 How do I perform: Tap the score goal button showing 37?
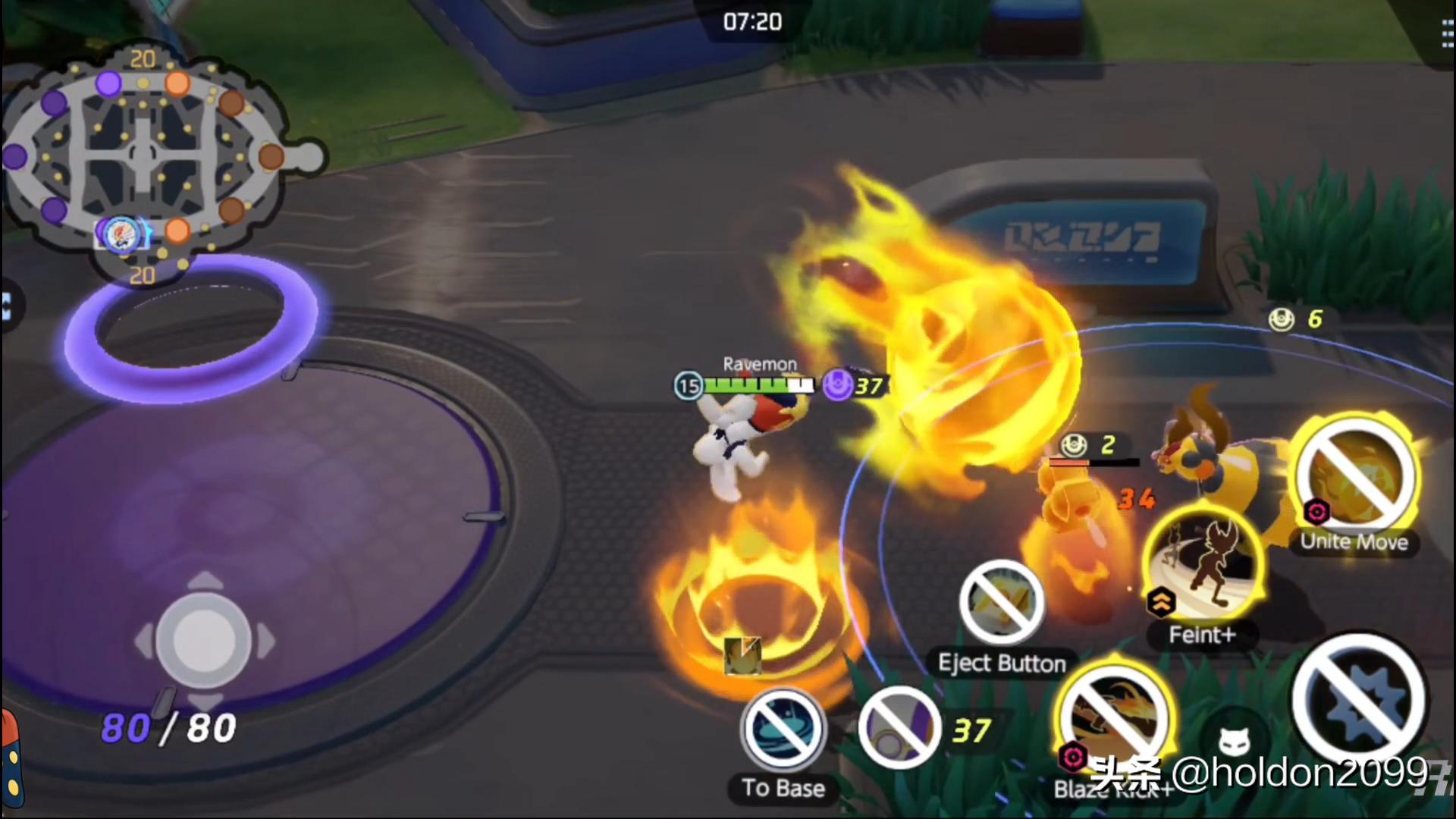[x=900, y=729]
